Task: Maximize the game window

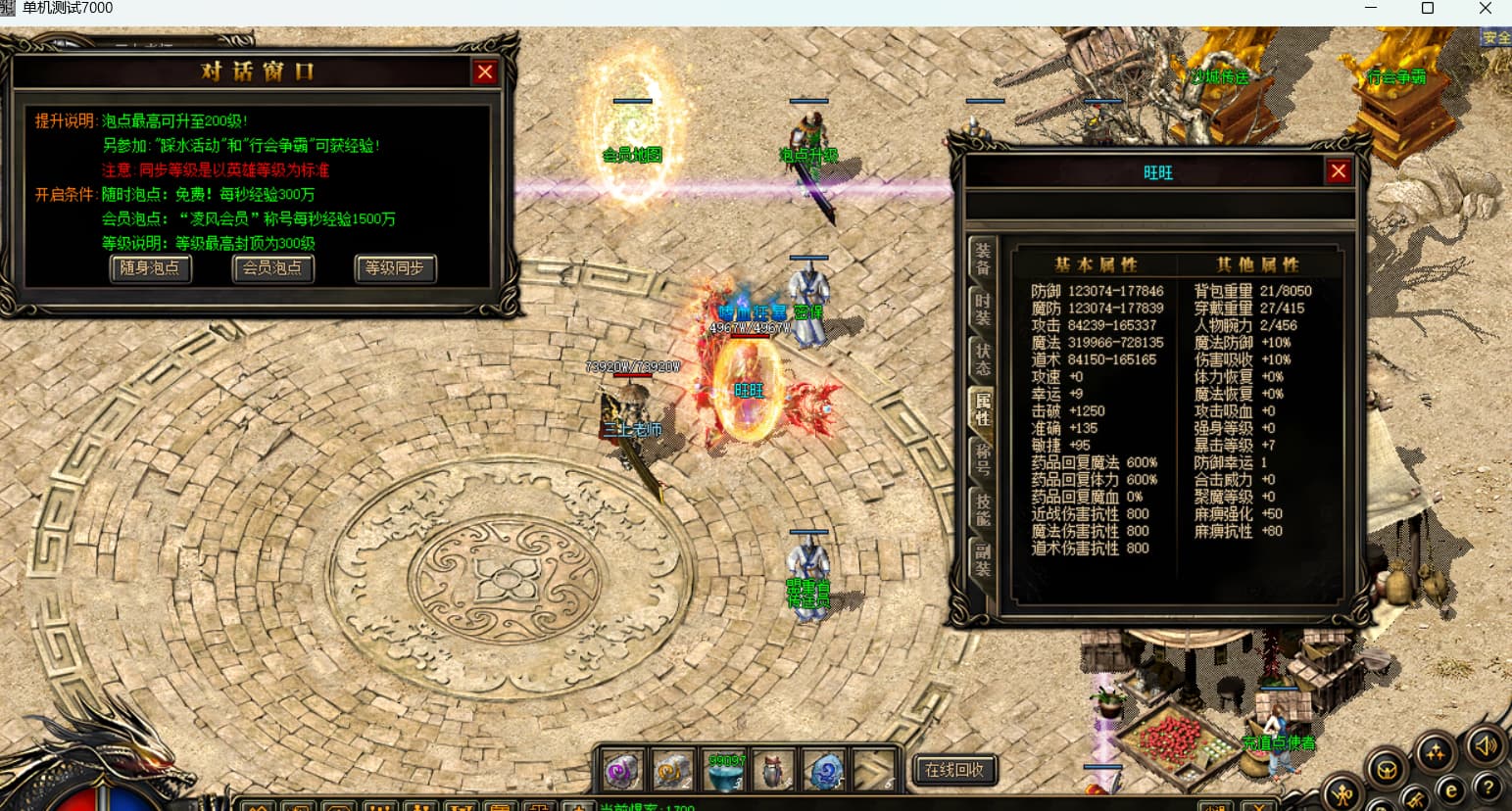Action: click(x=1428, y=9)
